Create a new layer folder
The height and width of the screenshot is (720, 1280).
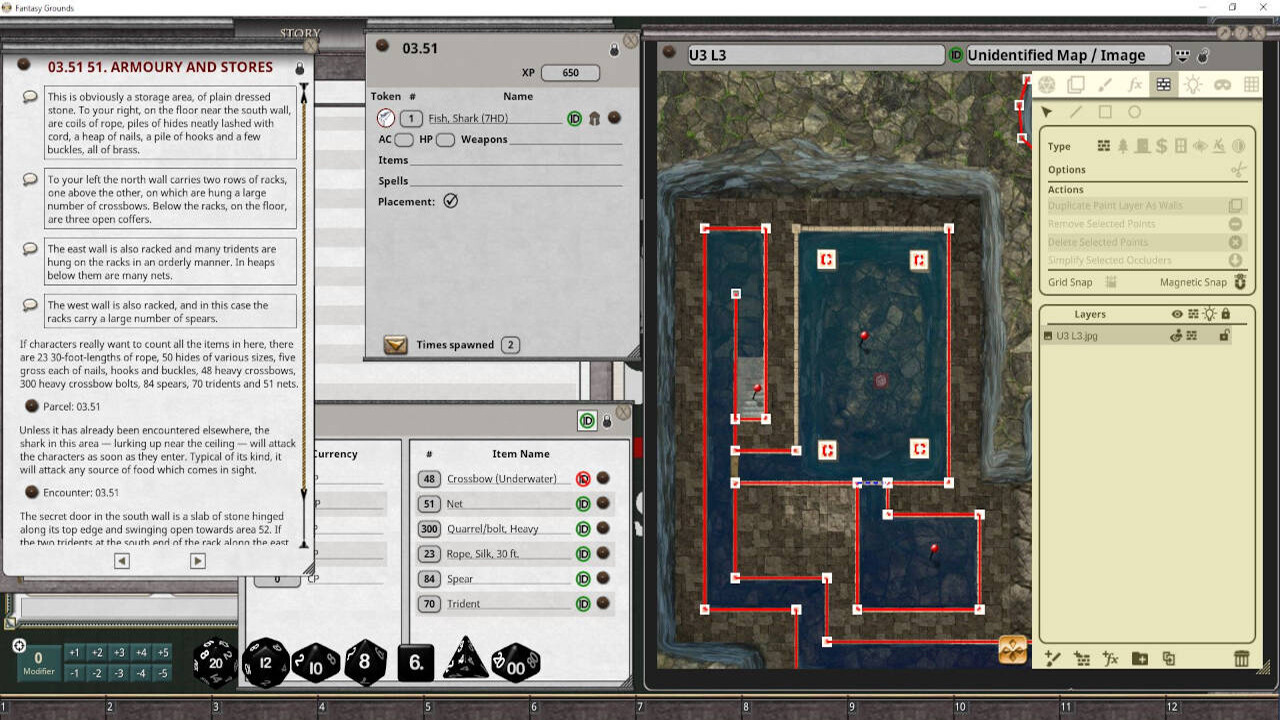pos(1141,659)
